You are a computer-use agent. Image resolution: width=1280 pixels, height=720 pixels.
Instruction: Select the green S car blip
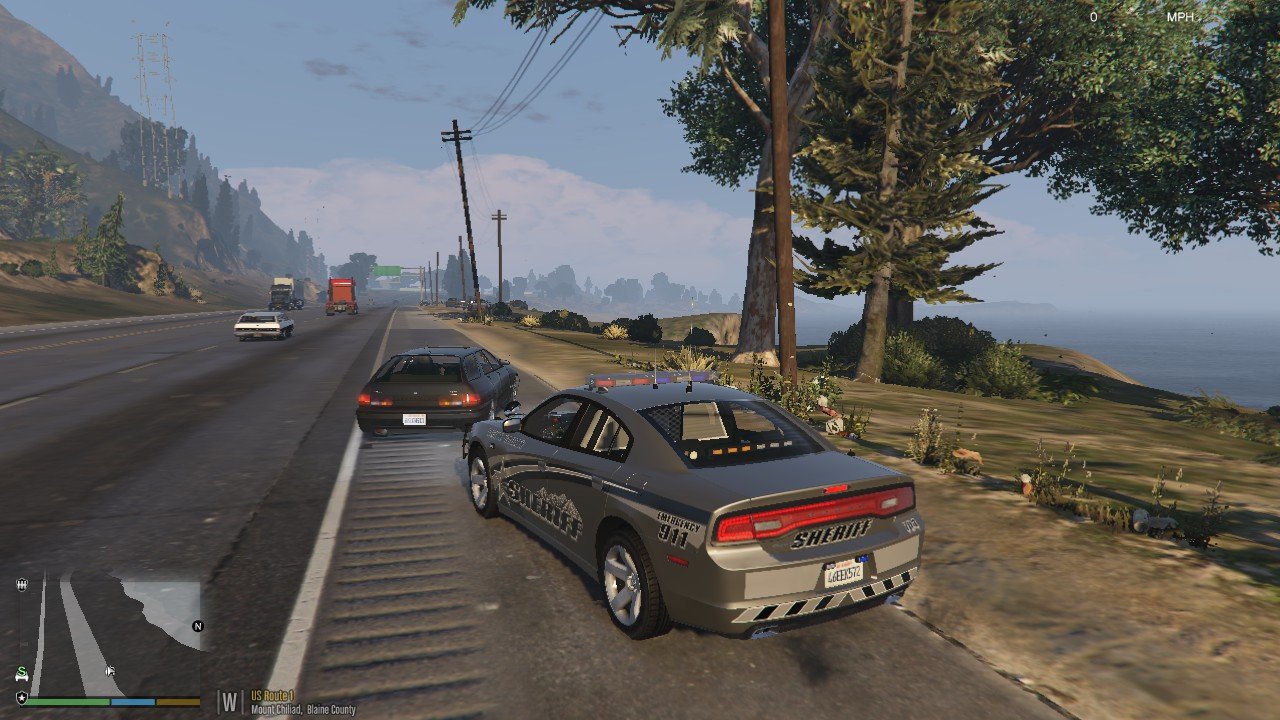tap(21, 673)
